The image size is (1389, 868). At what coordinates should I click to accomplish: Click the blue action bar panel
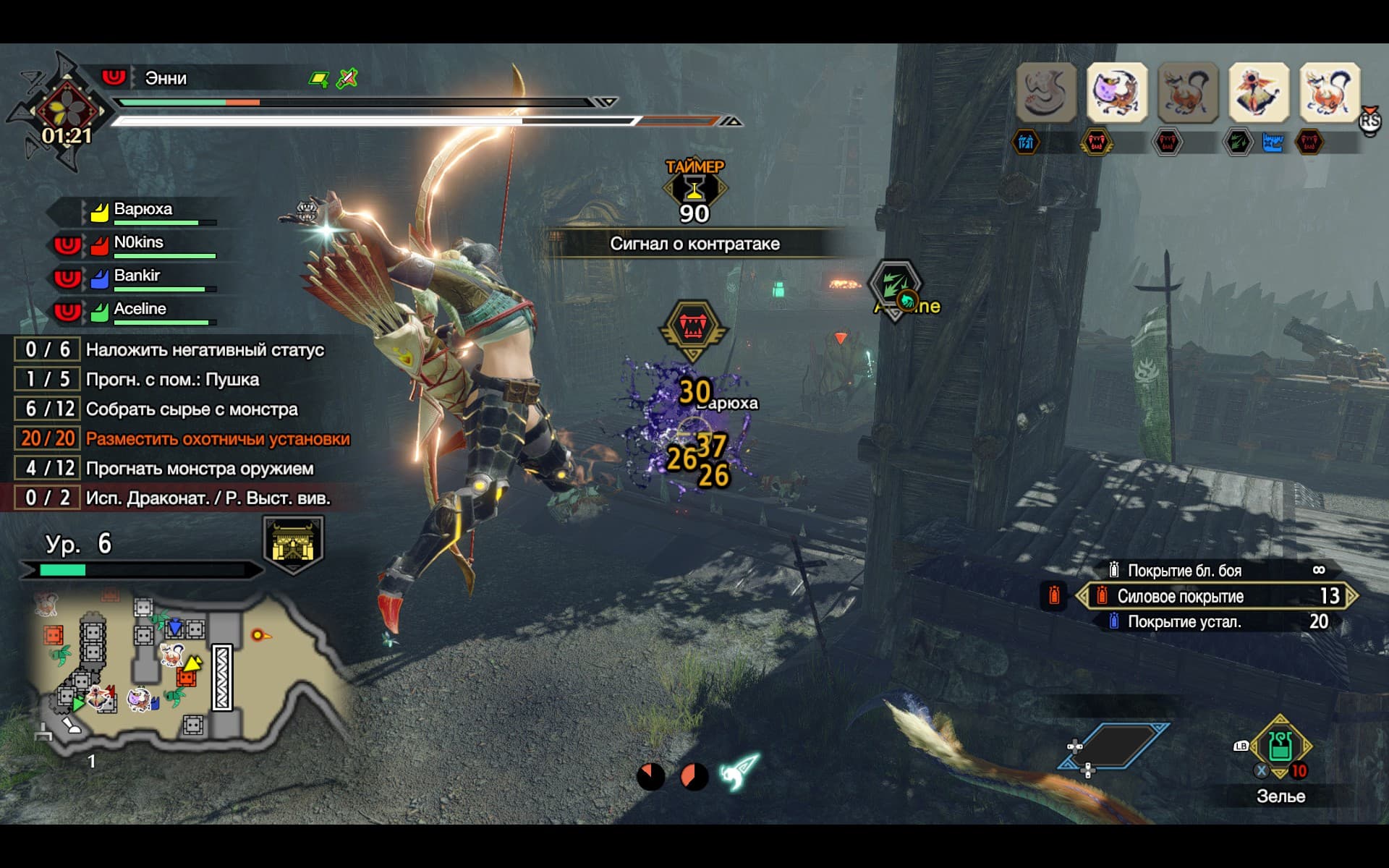point(1115,745)
